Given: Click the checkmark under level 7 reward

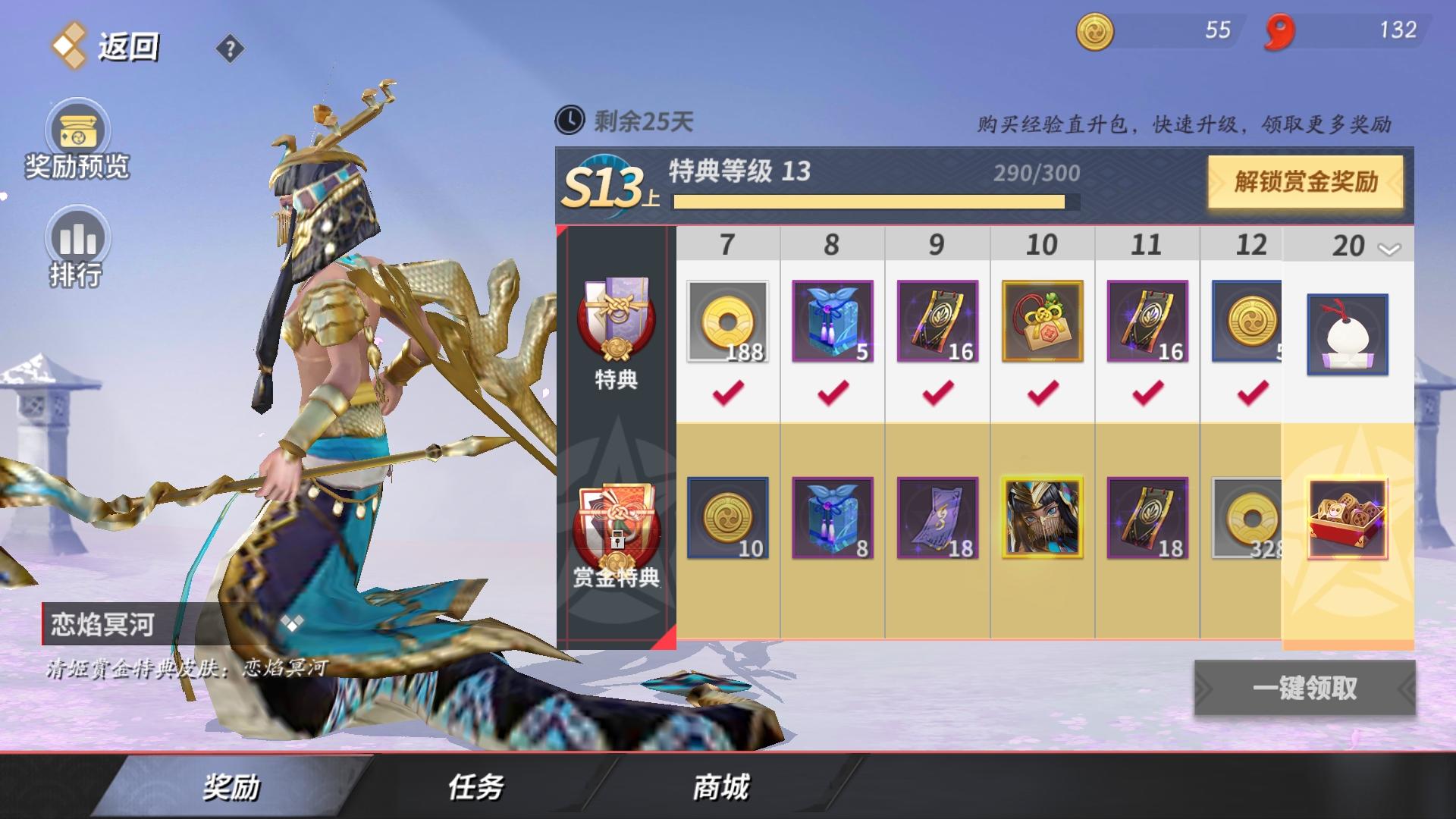Looking at the screenshot, I should point(726,394).
